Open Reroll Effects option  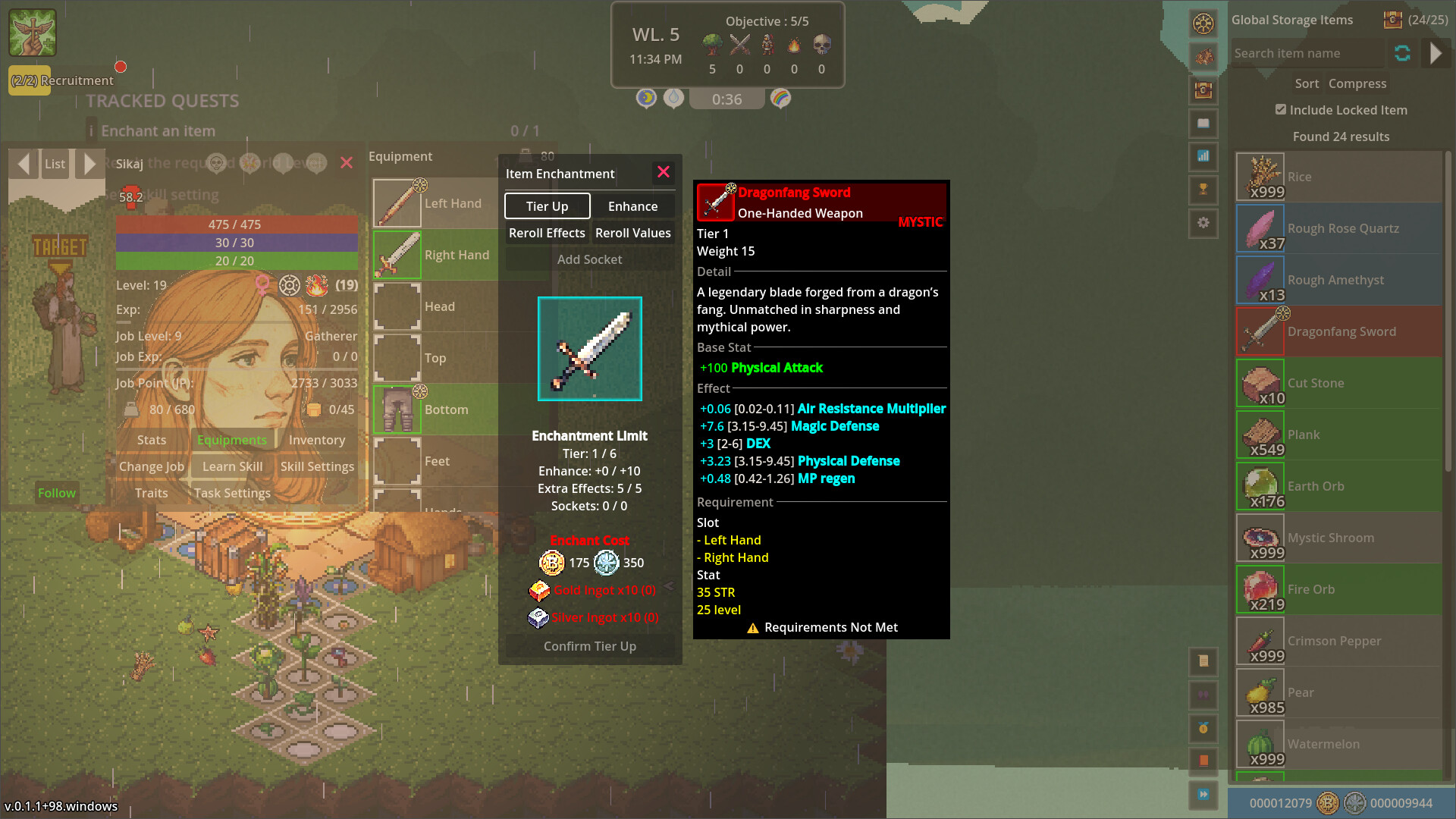[x=547, y=233]
